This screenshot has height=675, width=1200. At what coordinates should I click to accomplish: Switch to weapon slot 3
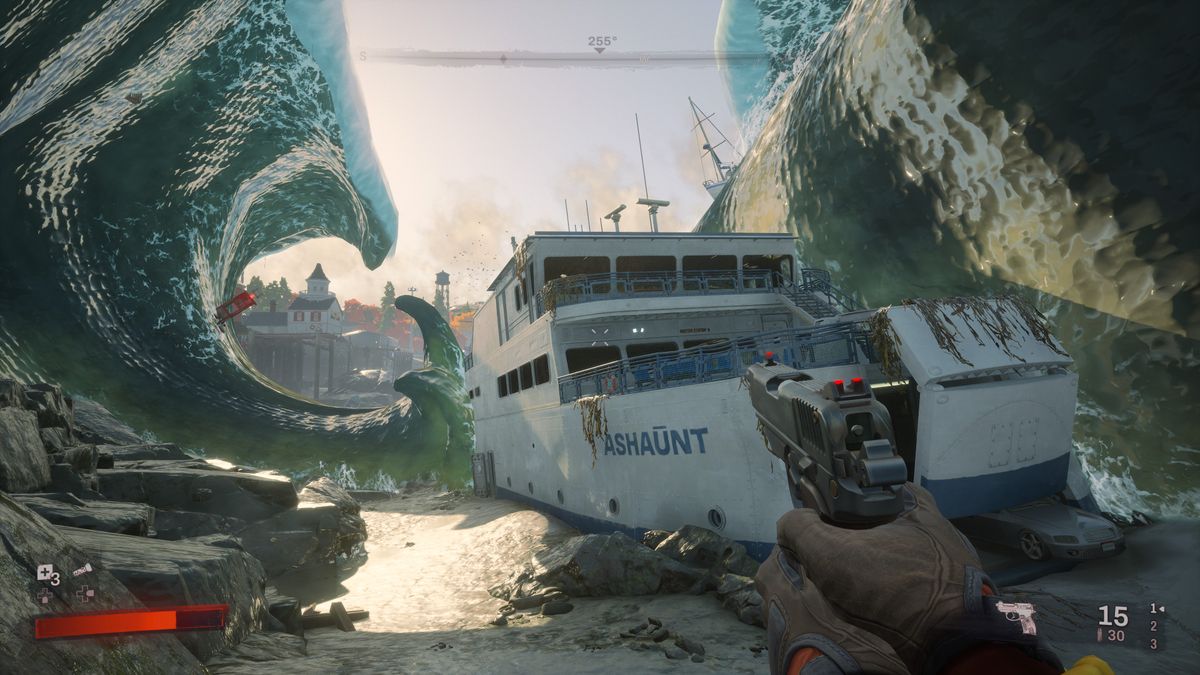1154,643
